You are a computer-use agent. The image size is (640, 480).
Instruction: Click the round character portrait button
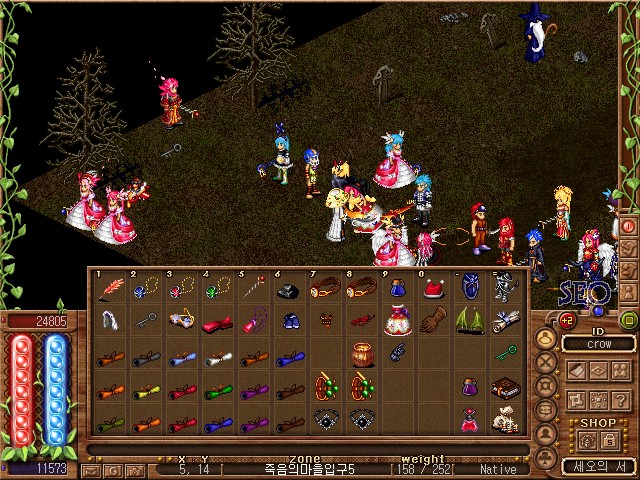(547, 337)
